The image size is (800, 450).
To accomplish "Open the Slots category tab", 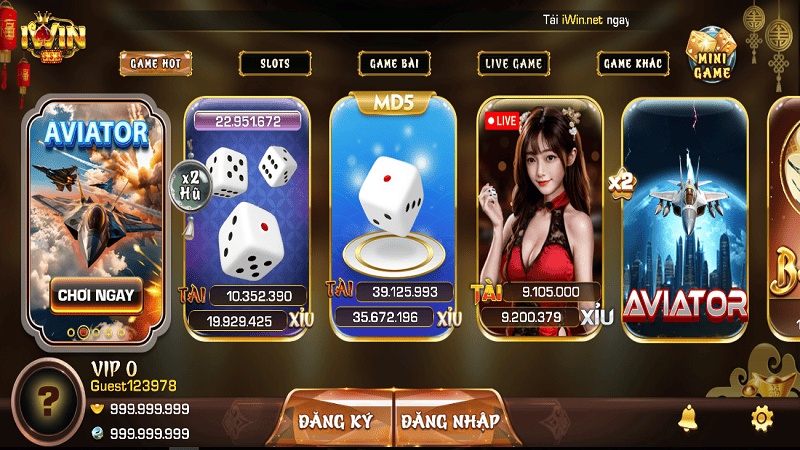I will (x=274, y=63).
